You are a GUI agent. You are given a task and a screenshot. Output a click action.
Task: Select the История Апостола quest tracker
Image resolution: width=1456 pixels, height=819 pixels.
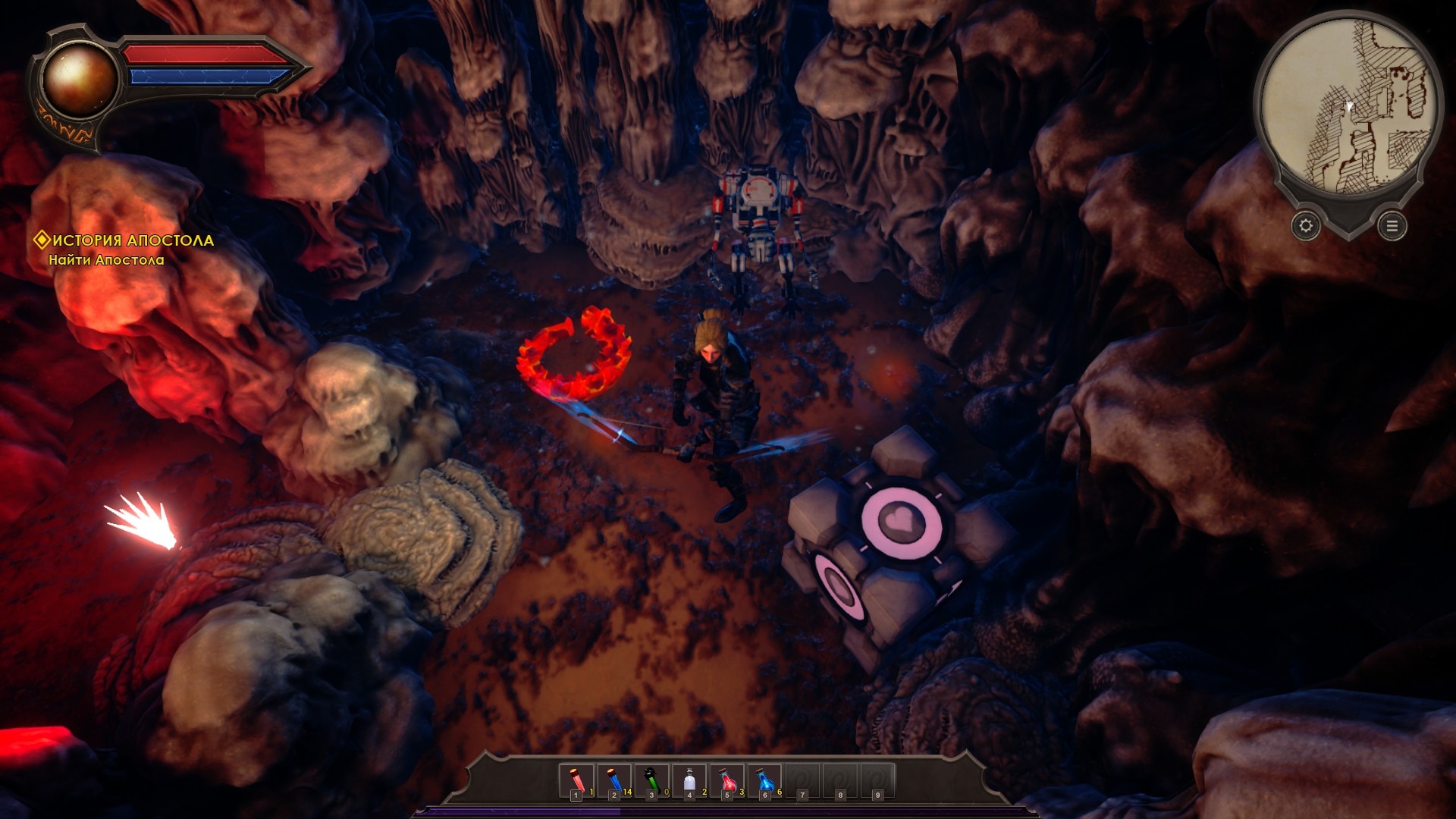[125, 240]
